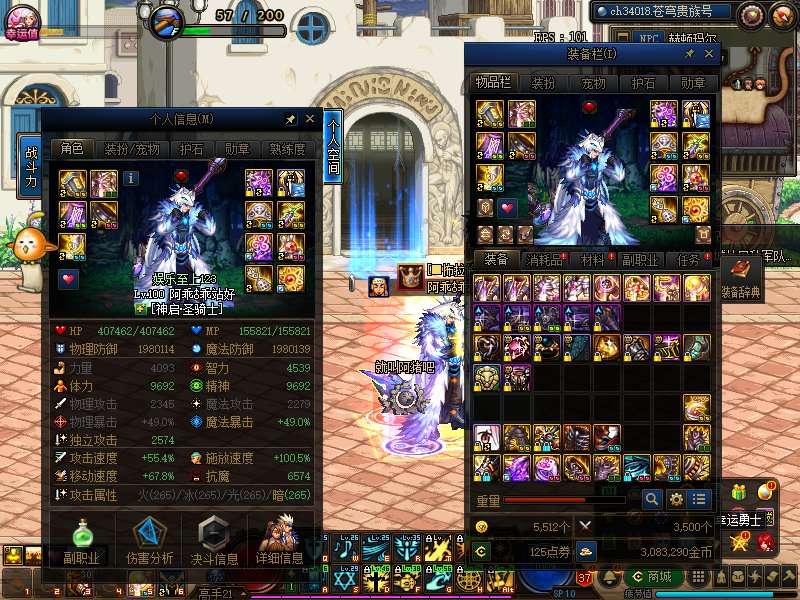Close the 个人信息 character info window

point(310,119)
